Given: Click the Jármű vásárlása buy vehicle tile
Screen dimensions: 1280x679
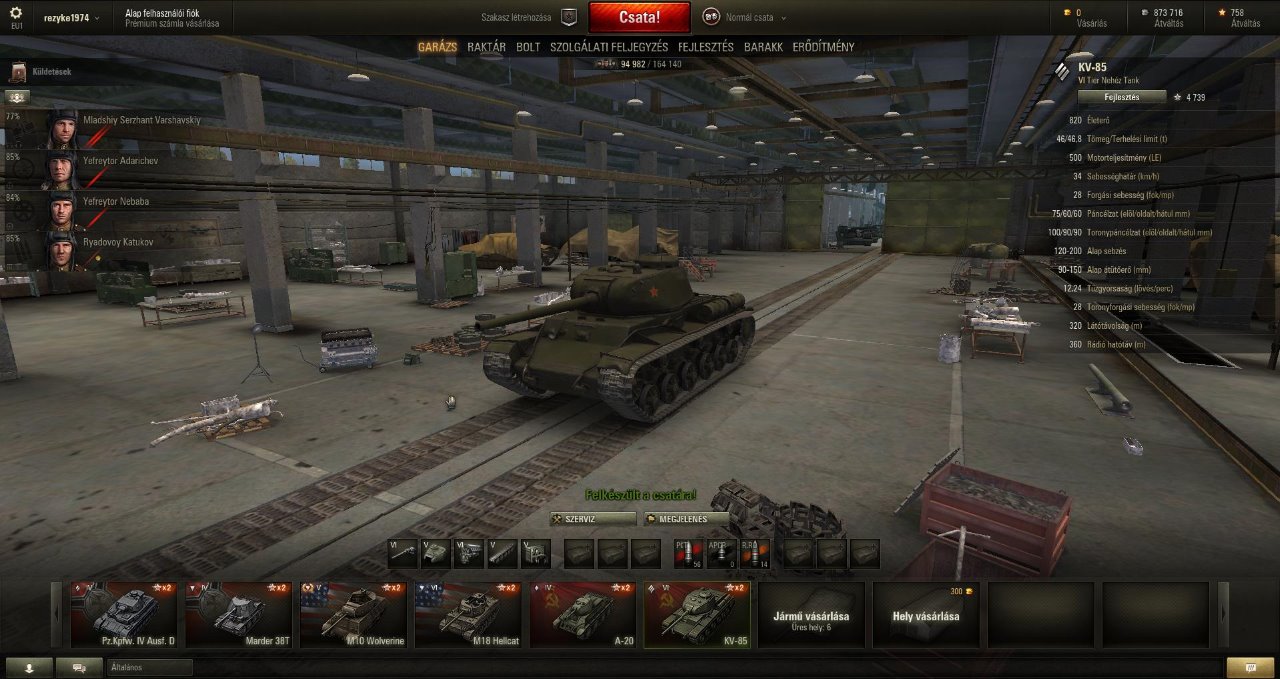Looking at the screenshot, I should 811,615.
